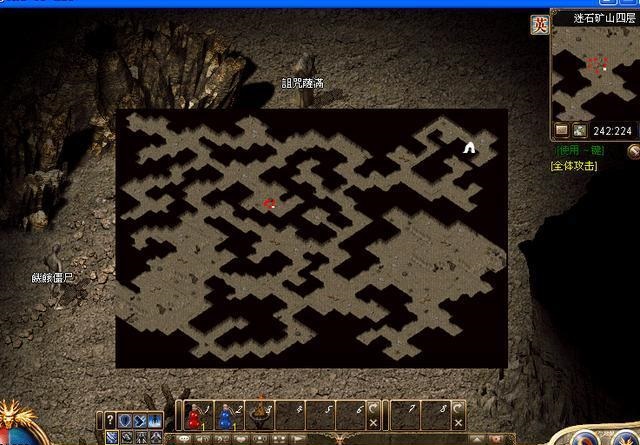Select the 全体攻击 attack mode text
The height and width of the screenshot is (445, 640).
tap(573, 165)
